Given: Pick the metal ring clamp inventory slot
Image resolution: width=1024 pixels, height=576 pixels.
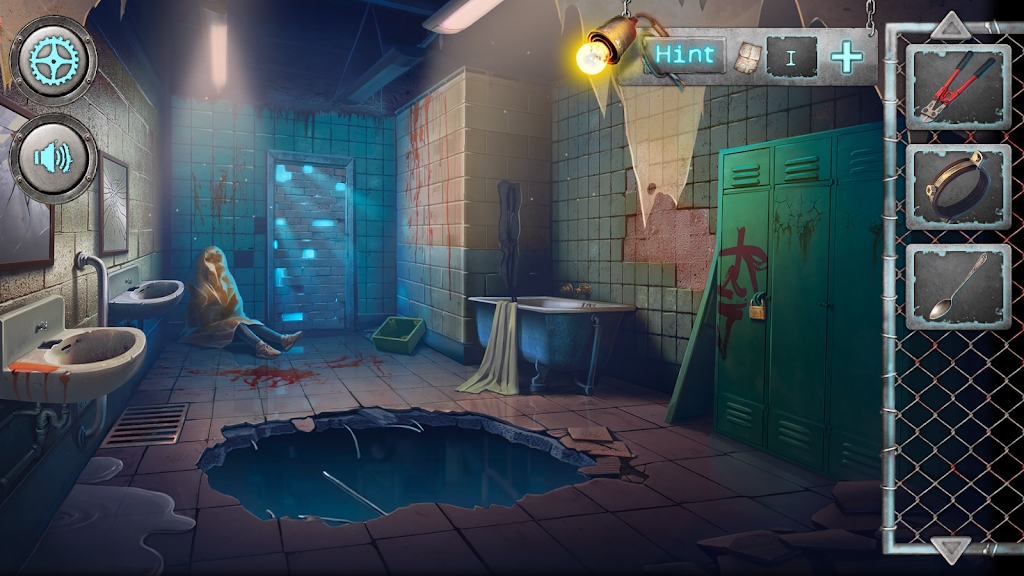Looking at the screenshot, I should point(958,186).
